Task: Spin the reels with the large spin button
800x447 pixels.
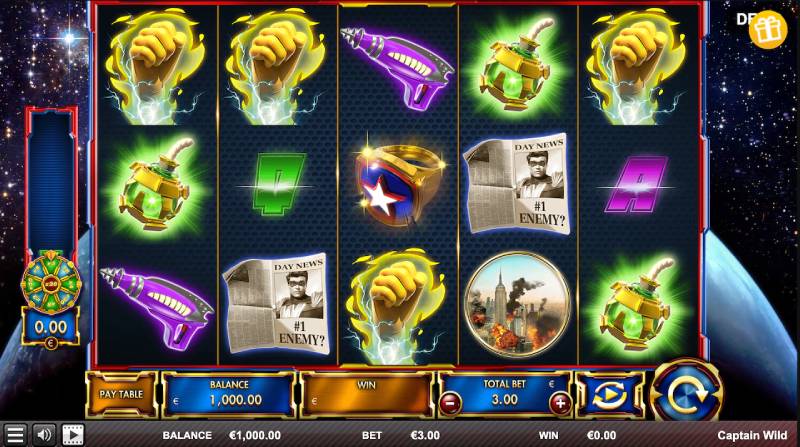Action: point(686,391)
